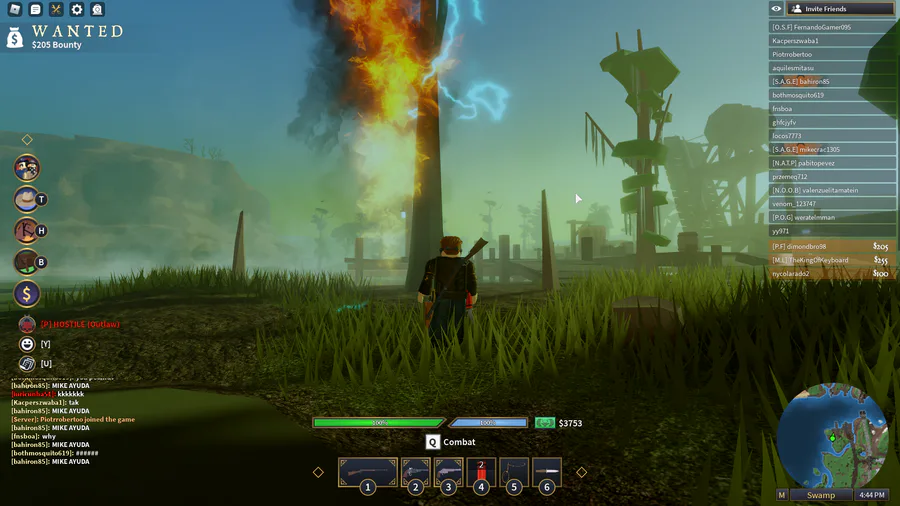Screen dimensions: 900x506
Task: Open the Roblox chat window icon
Action: click(35, 9)
